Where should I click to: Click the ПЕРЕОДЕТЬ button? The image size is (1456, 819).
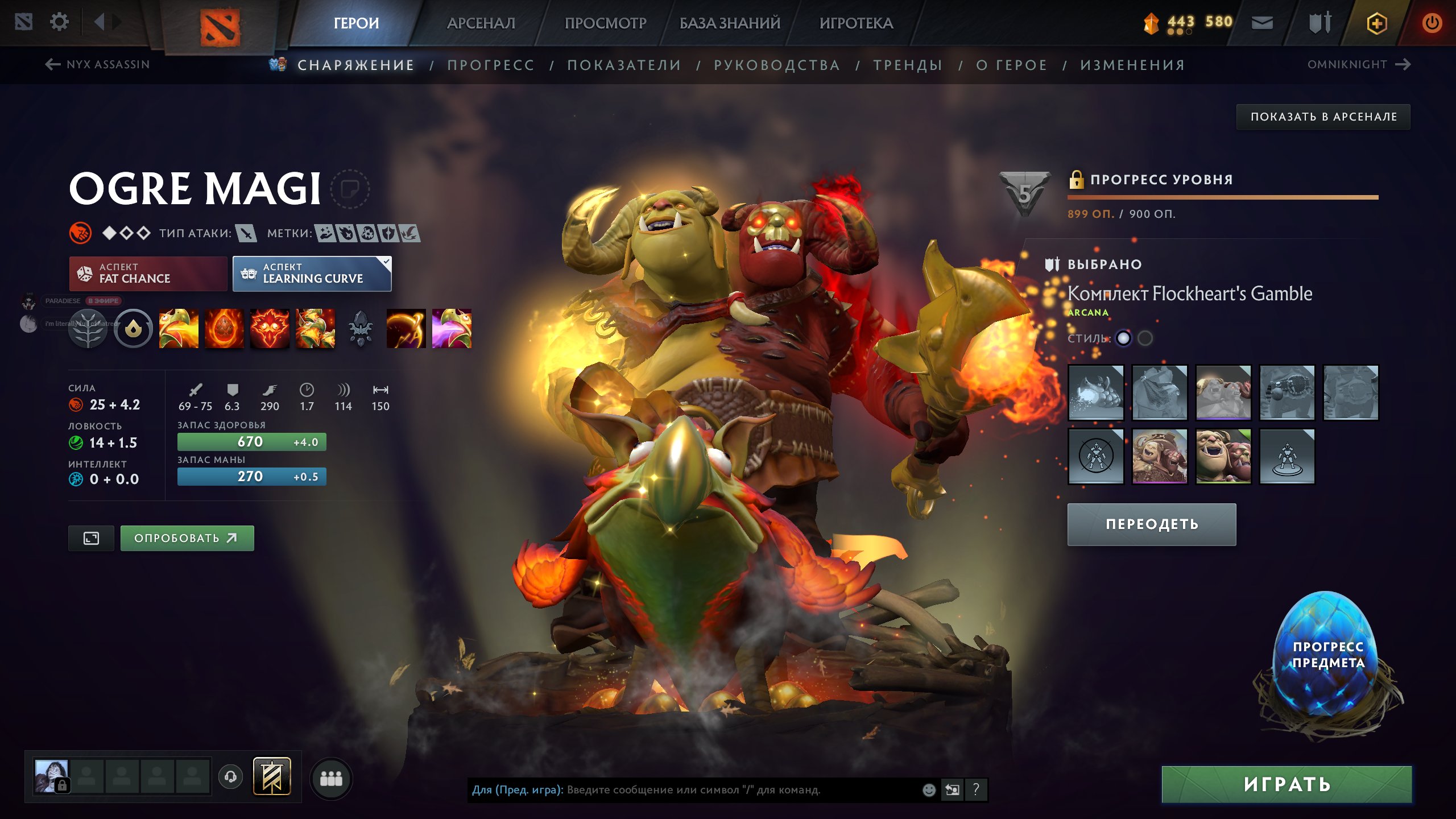(1151, 524)
